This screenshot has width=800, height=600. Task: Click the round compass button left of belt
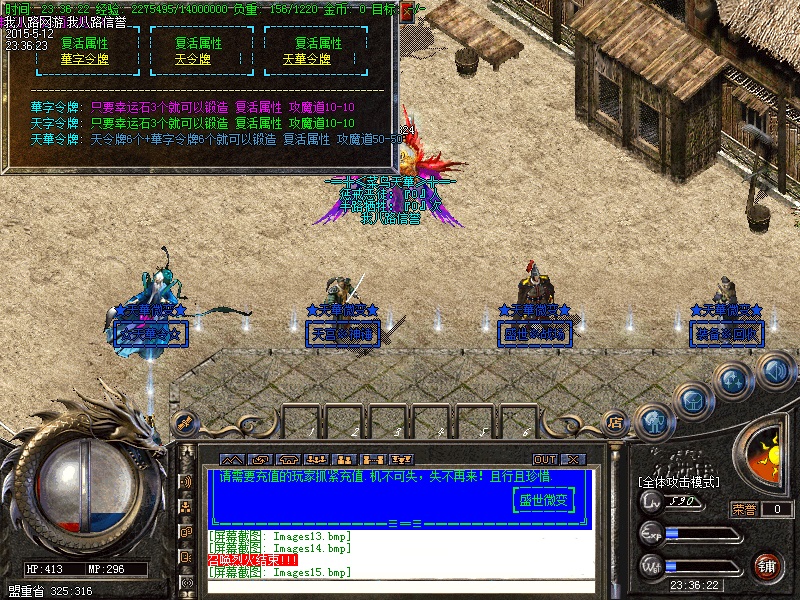[184, 423]
